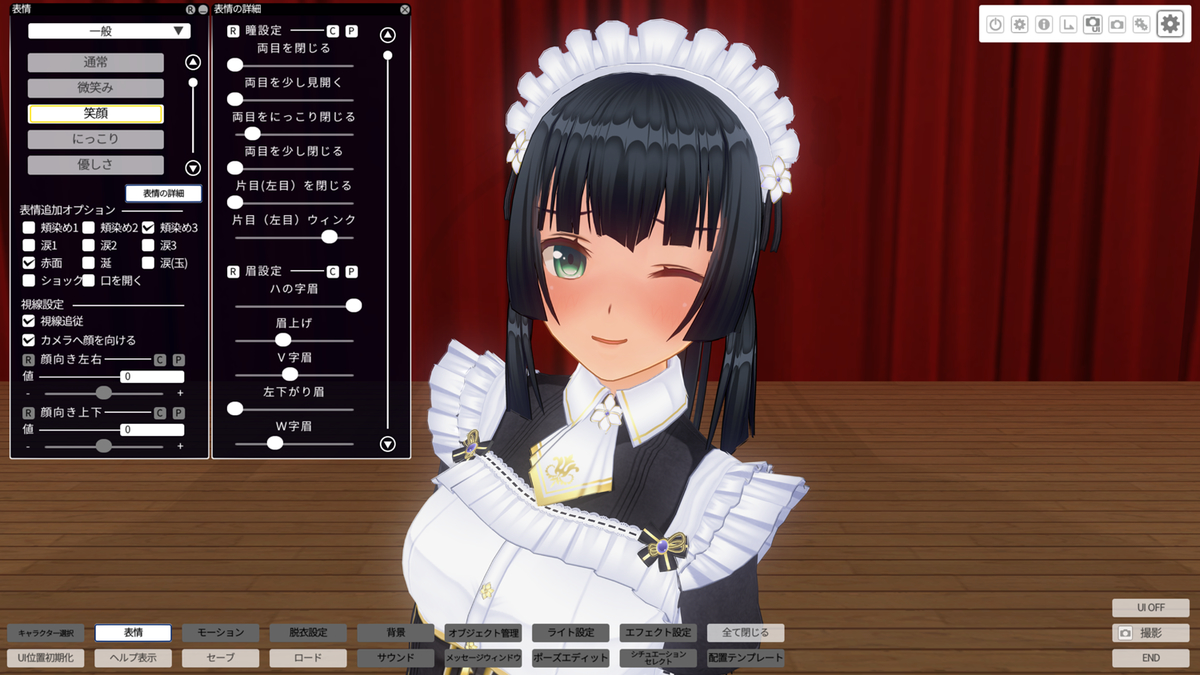This screenshot has width=1200, height=675.
Task: Click the 表情の詳細 button
Action: (x=163, y=193)
